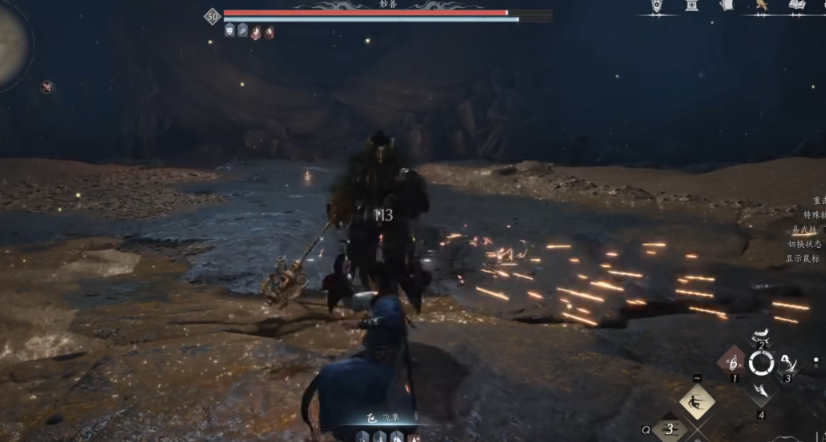Inspect the feather status icon under boss bar
The width and height of the screenshot is (826, 442).
pyautogui.click(x=243, y=32)
